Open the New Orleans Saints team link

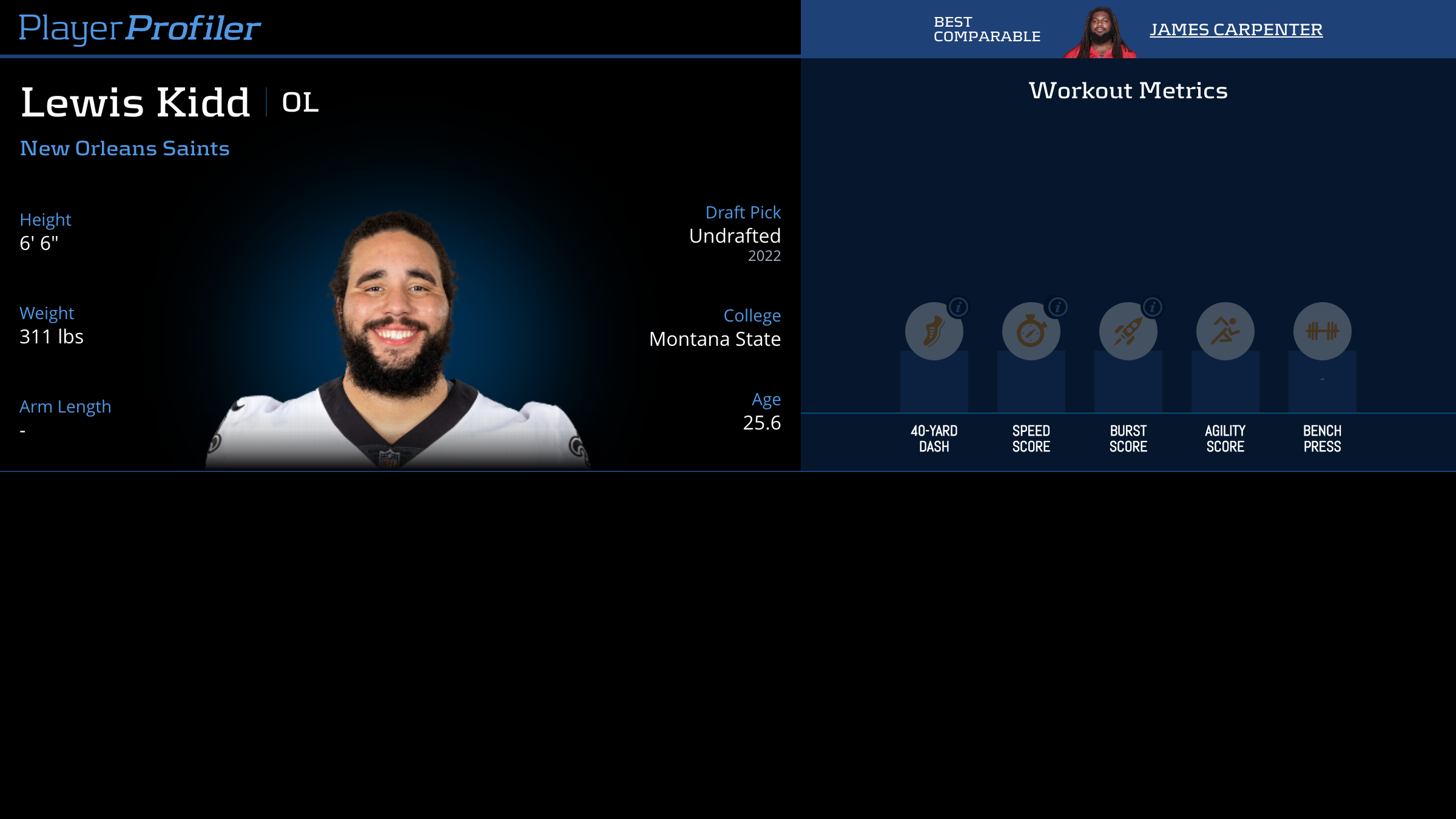125,149
